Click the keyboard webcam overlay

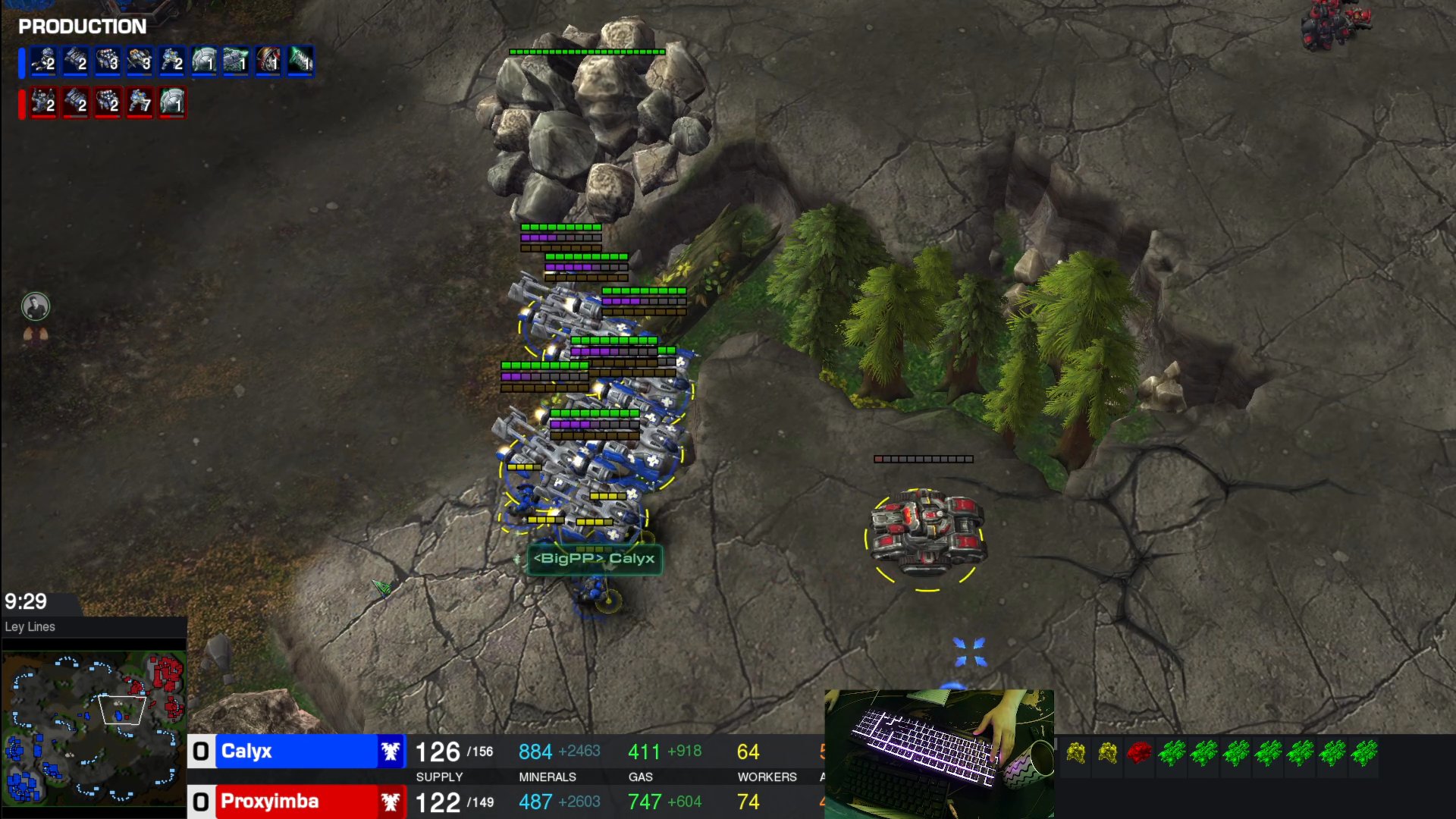click(x=939, y=753)
